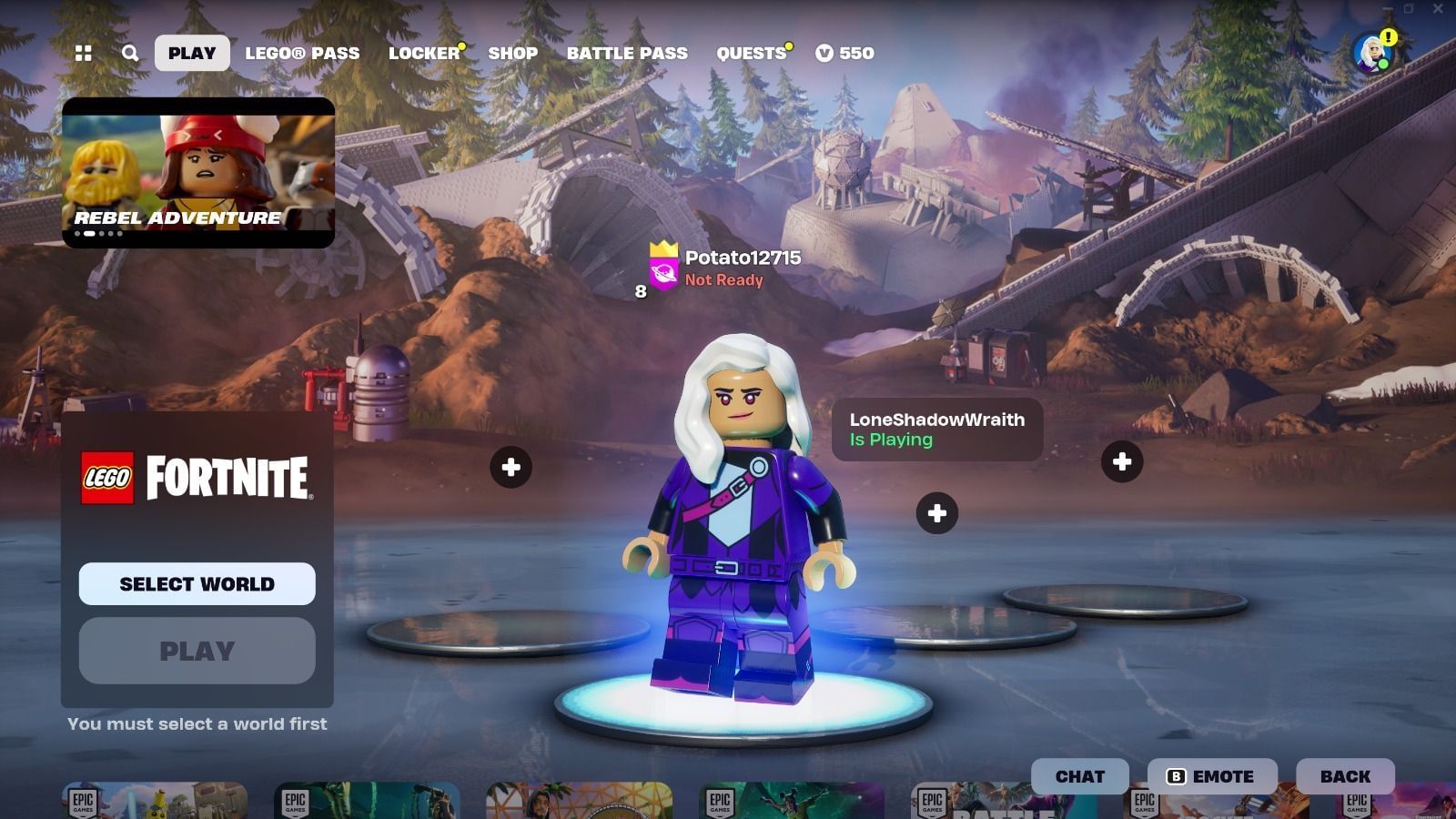Click Potato12715's crowned banner icon
Image resolution: width=1456 pixels, height=819 pixels.
(x=662, y=270)
